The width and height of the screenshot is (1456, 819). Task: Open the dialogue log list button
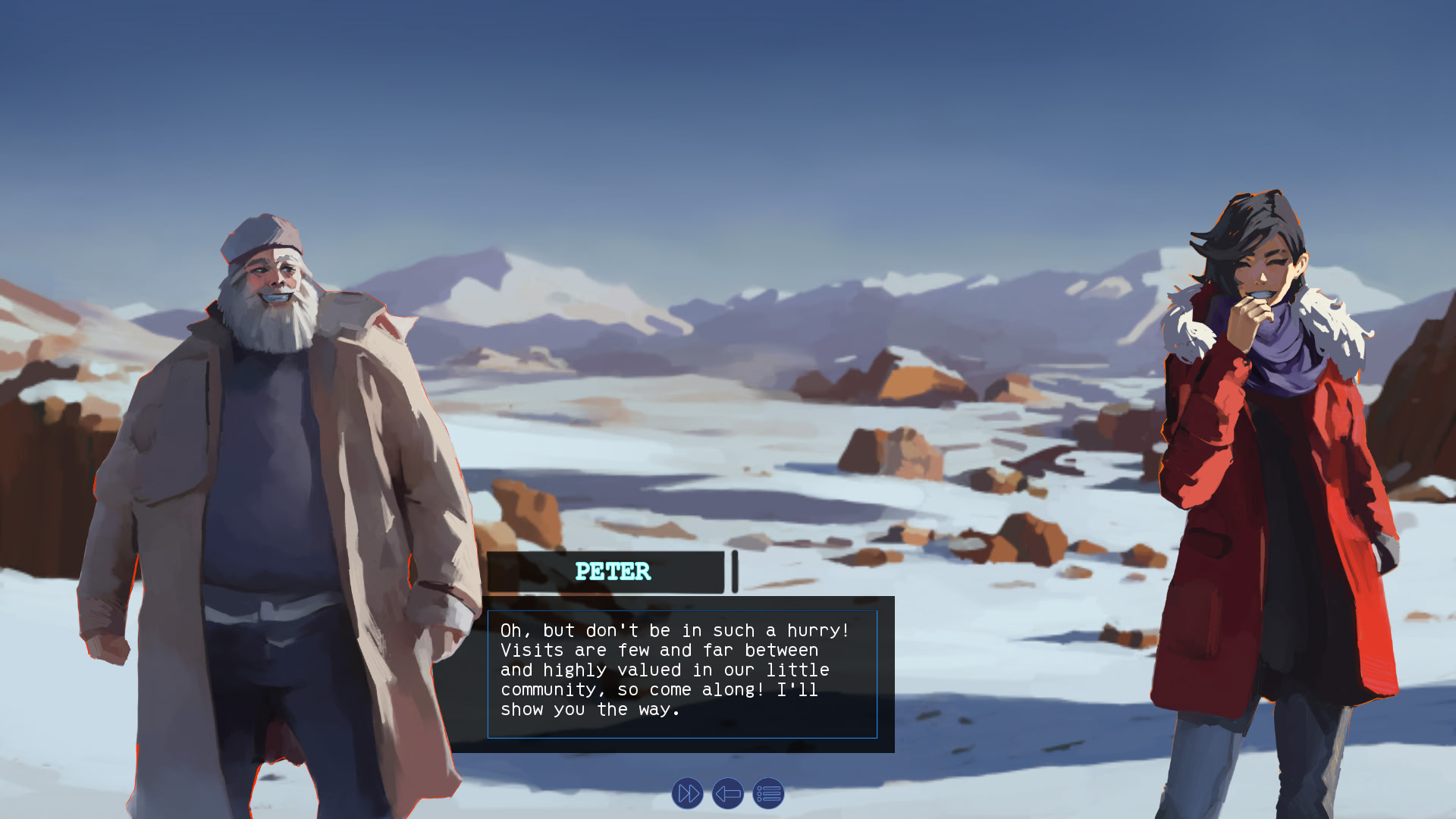[768, 794]
